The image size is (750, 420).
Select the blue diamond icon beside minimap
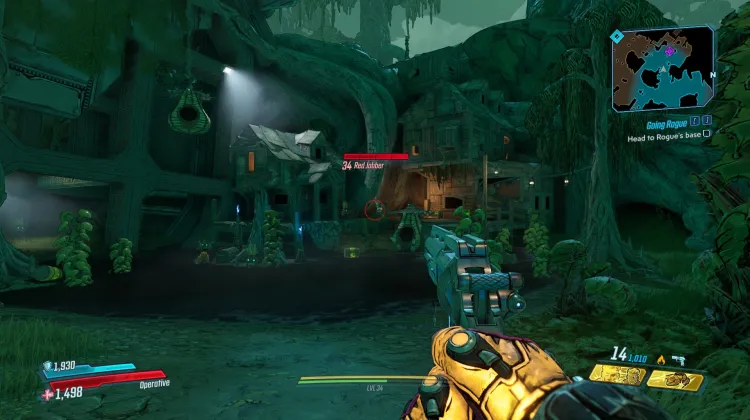(x=617, y=36)
